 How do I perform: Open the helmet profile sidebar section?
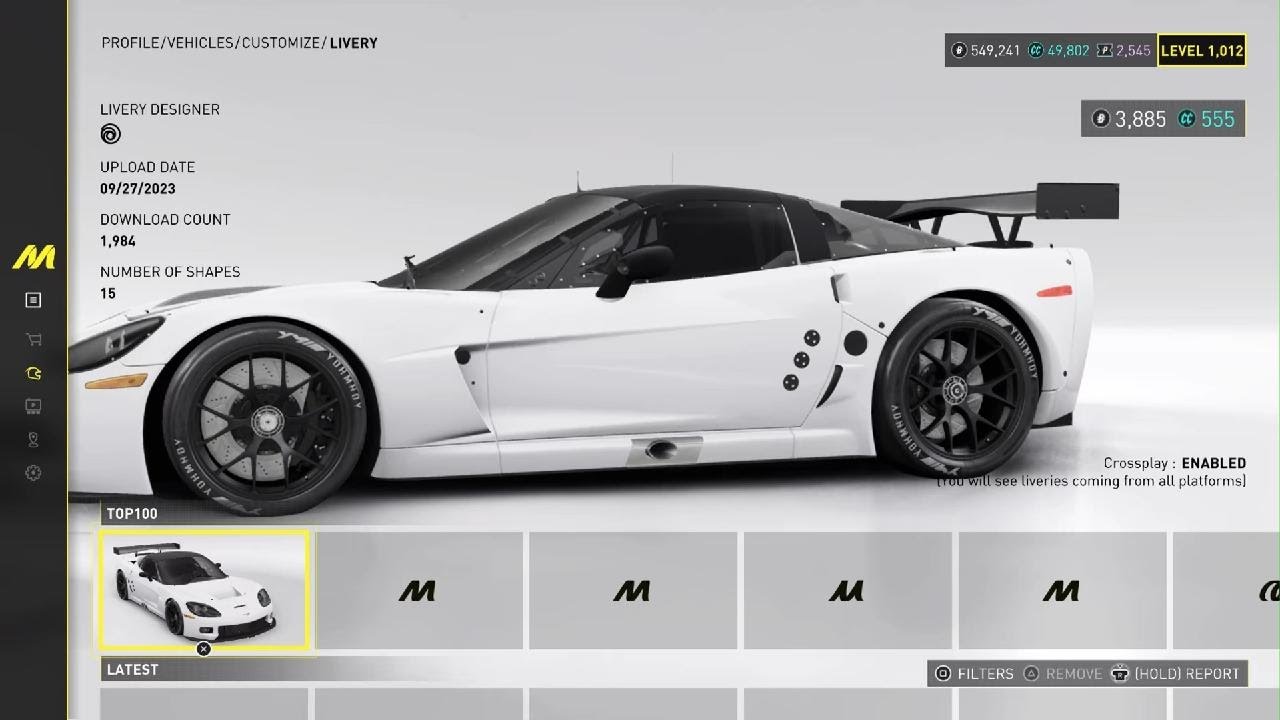pyautogui.click(x=33, y=373)
